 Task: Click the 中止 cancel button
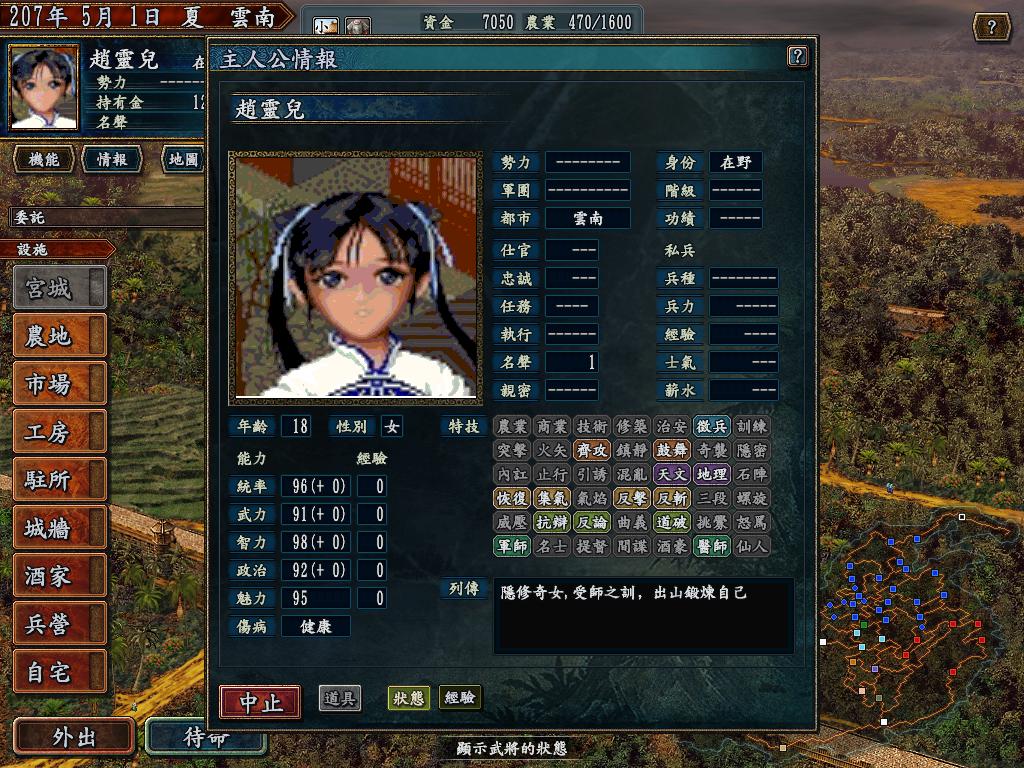[x=260, y=701]
